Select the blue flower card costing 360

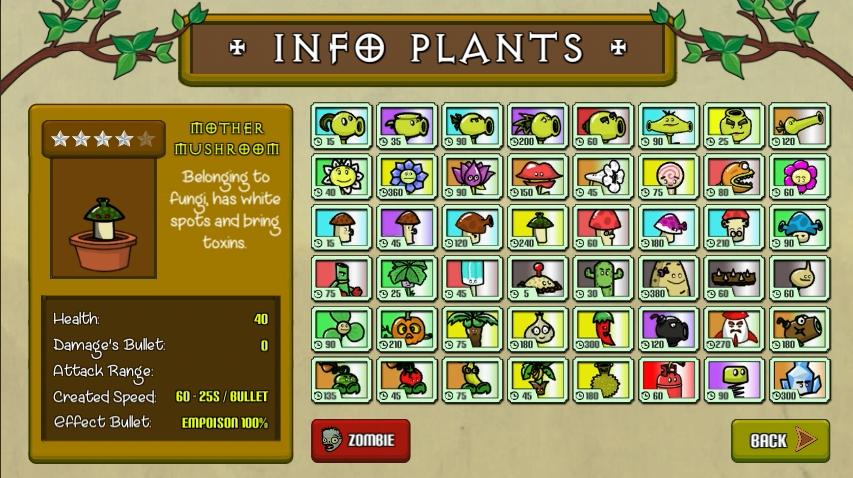pos(407,178)
